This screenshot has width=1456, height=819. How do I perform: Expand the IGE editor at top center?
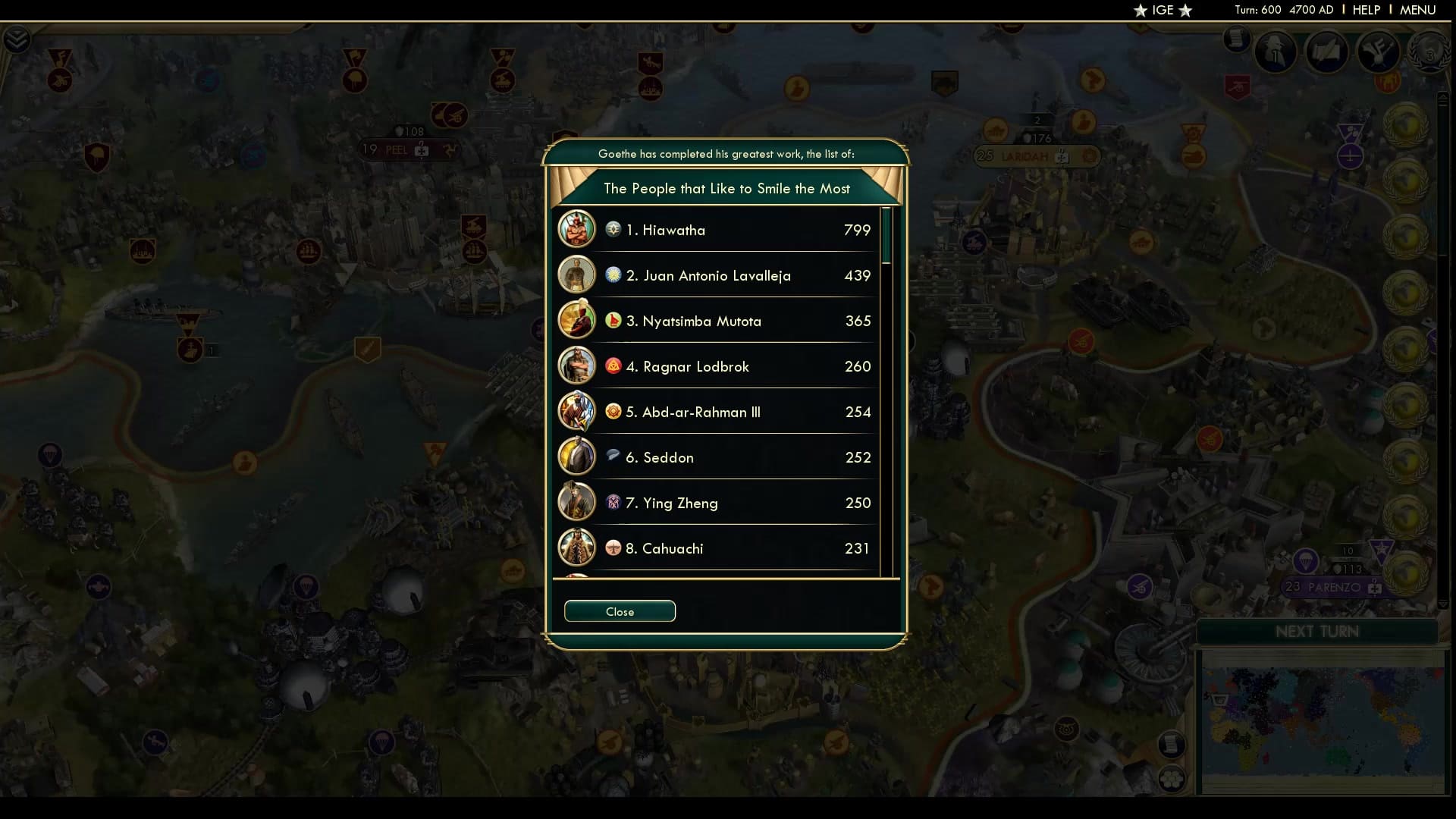click(1163, 11)
